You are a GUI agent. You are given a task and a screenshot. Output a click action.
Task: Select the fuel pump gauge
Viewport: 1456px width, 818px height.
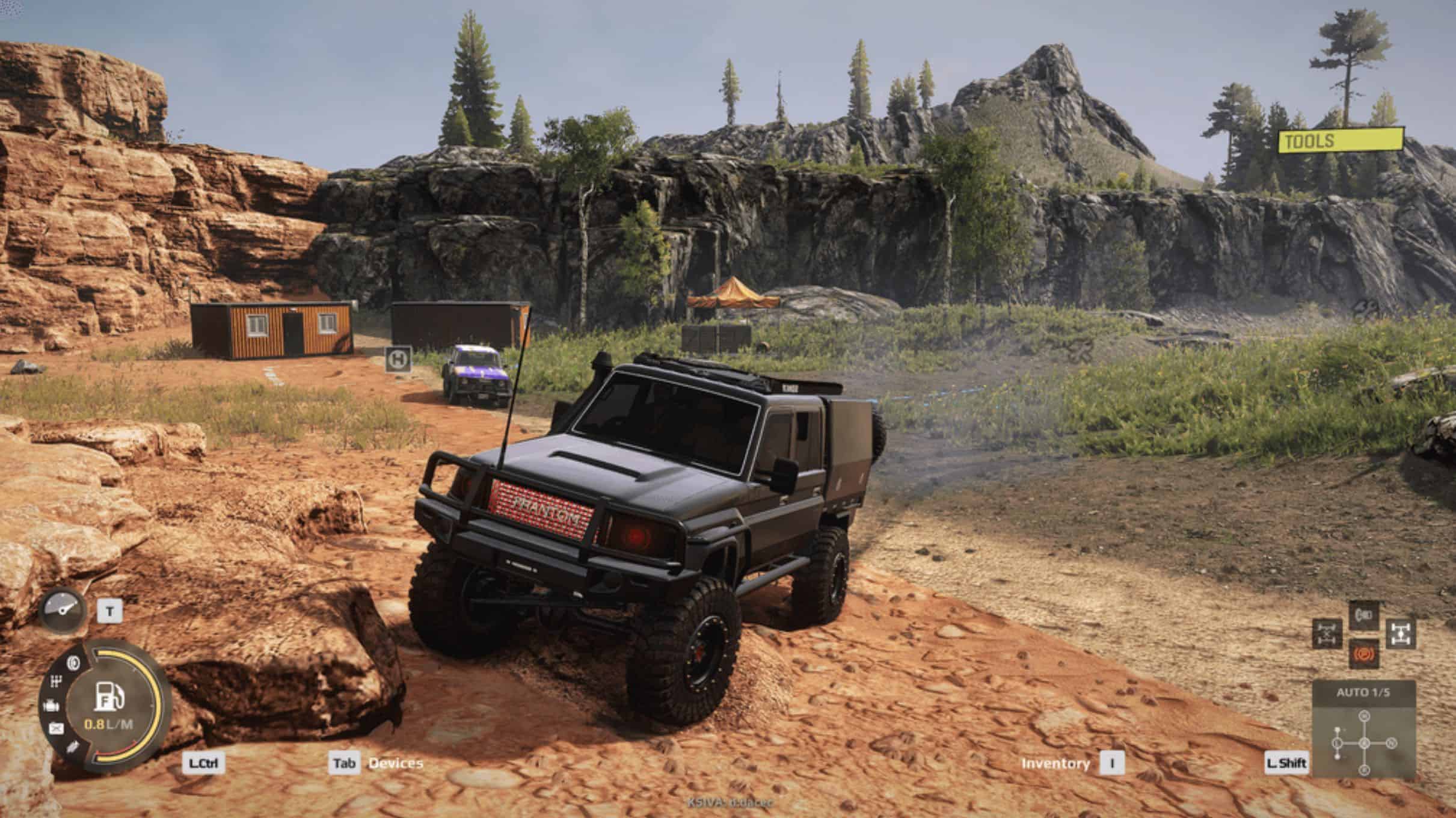coord(109,696)
